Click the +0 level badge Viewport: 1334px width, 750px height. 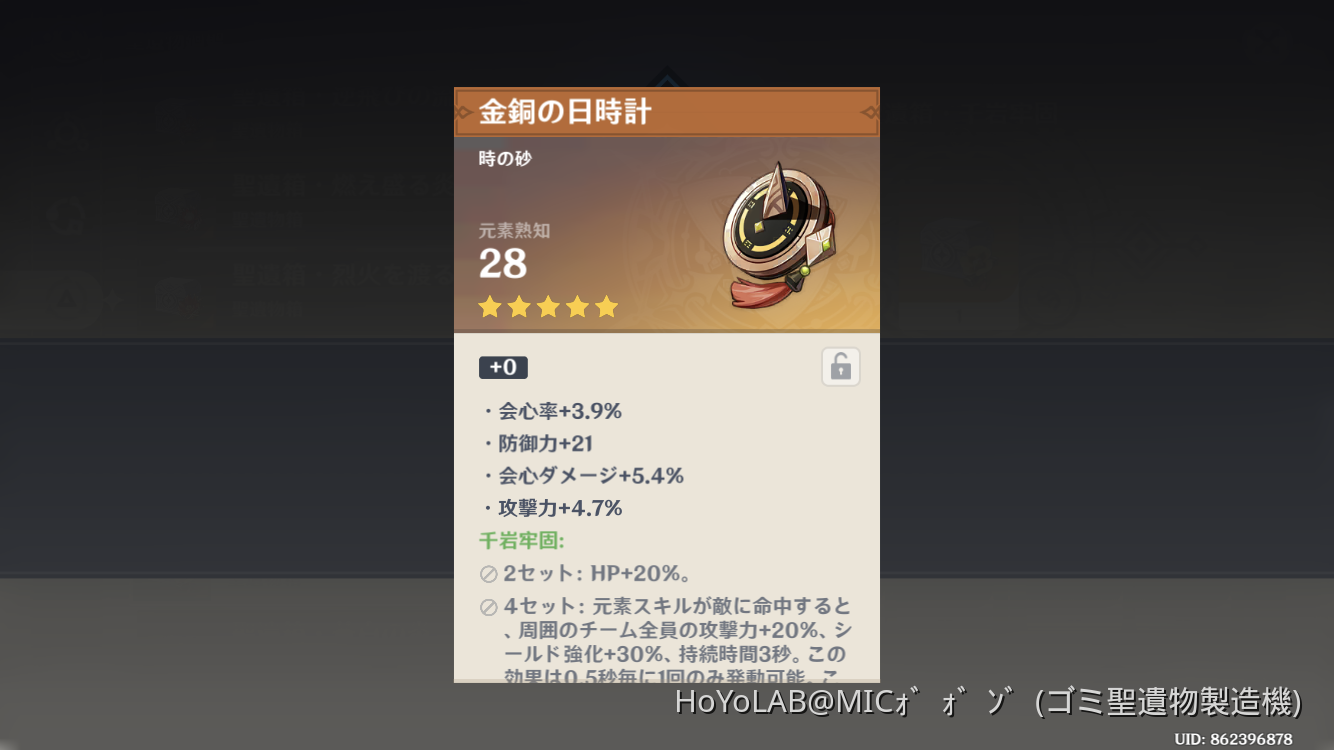(x=503, y=367)
